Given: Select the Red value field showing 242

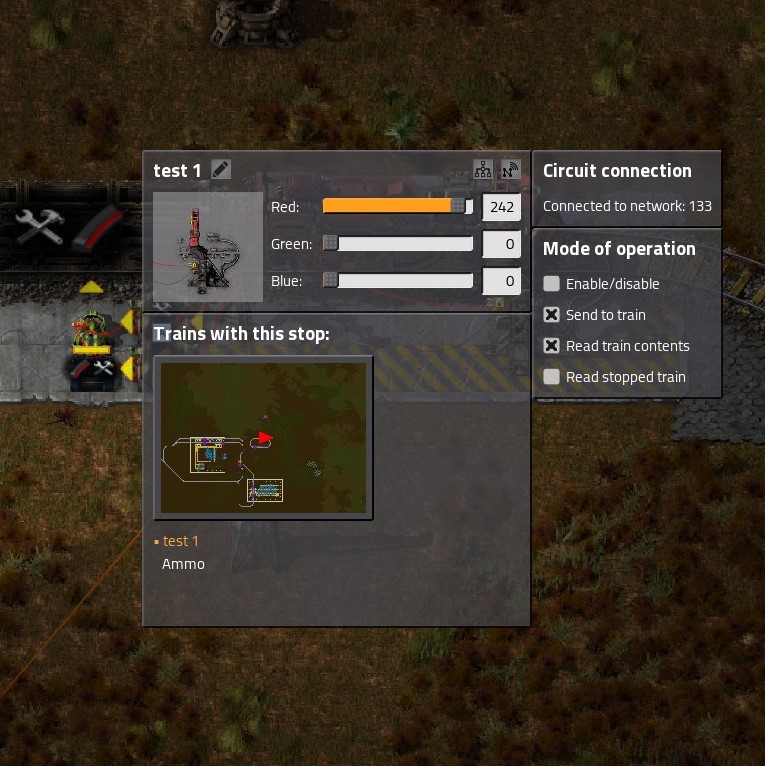Looking at the screenshot, I should click(501, 207).
